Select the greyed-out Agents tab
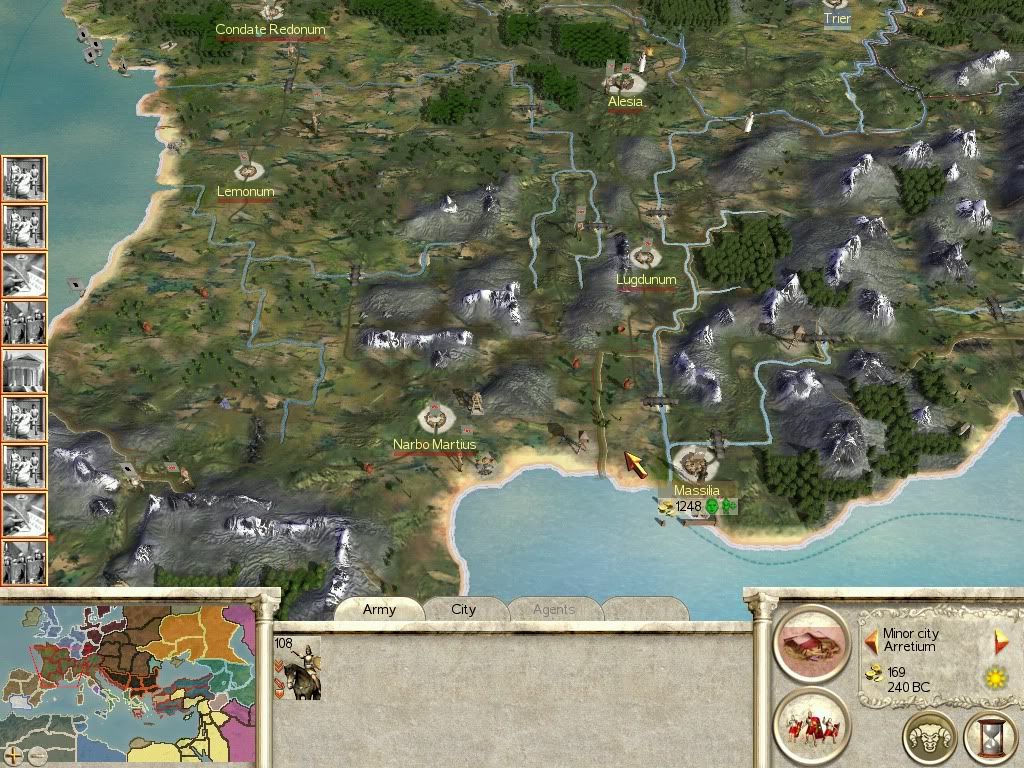 coord(553,609)
